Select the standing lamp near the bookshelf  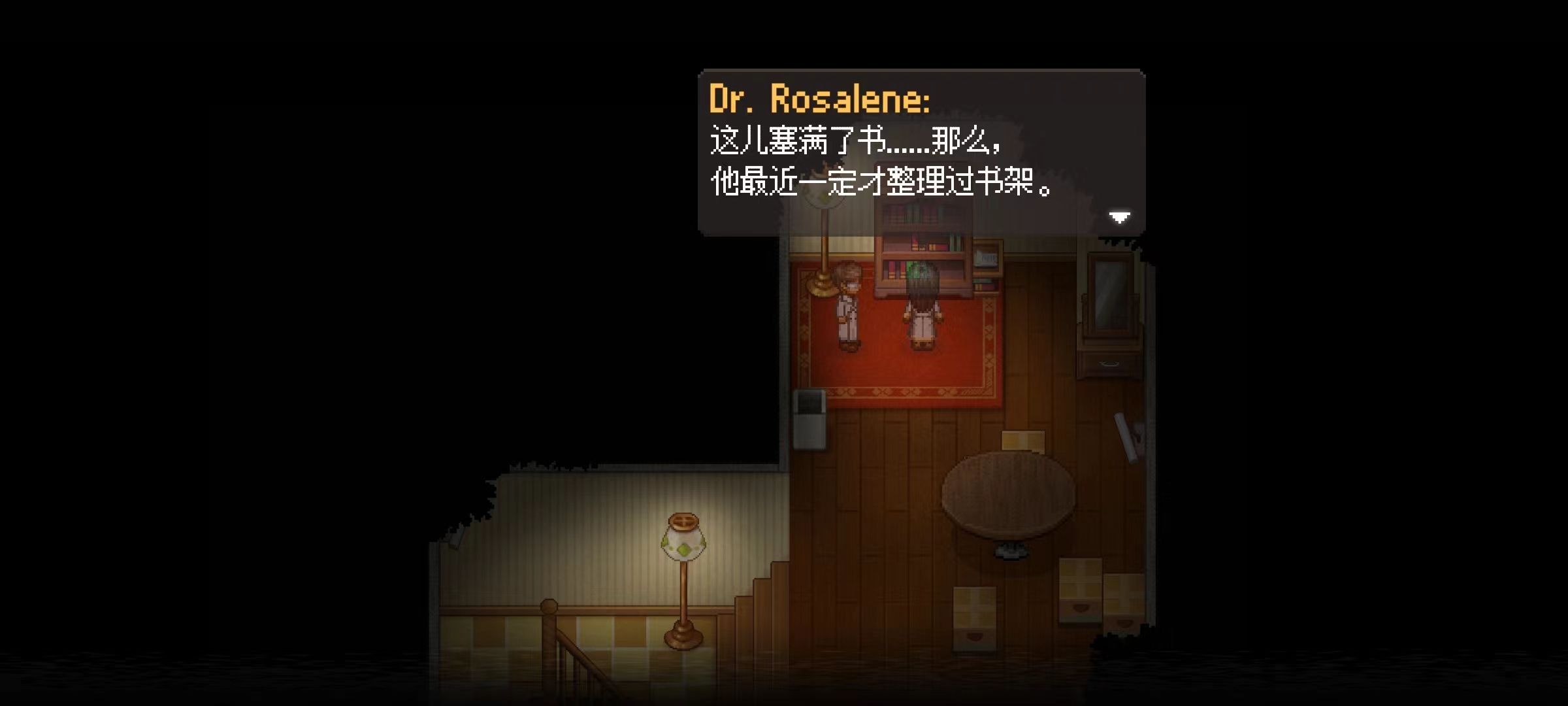[x=822, y=261]
